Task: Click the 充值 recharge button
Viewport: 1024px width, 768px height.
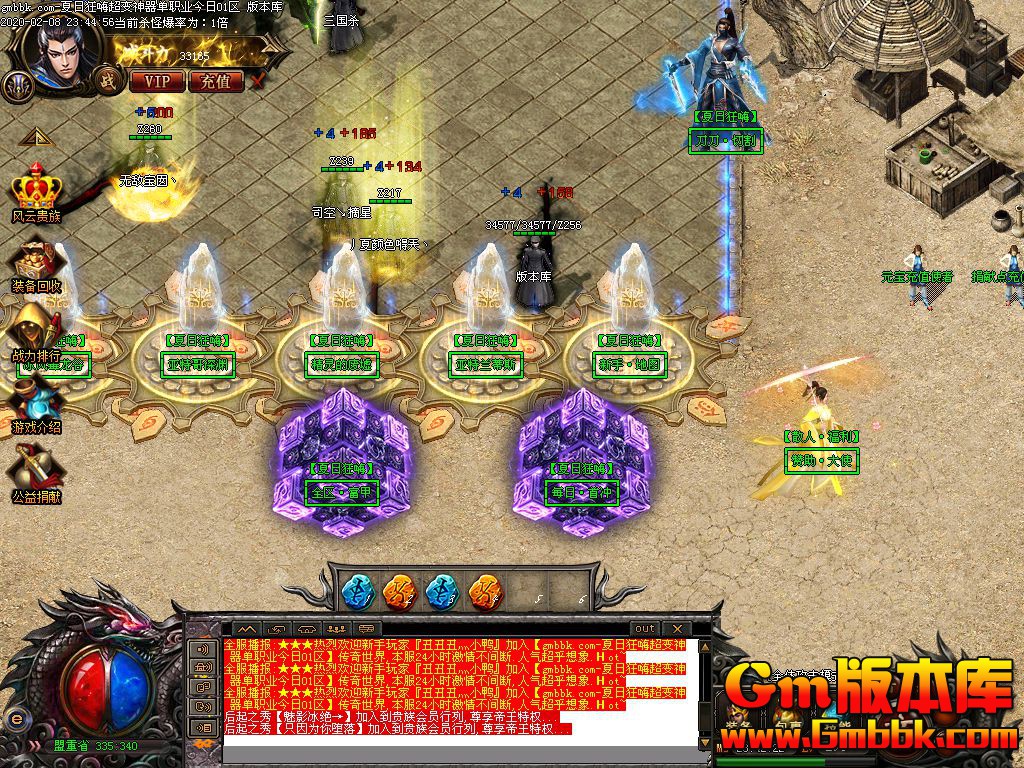Action: point(215,81)
